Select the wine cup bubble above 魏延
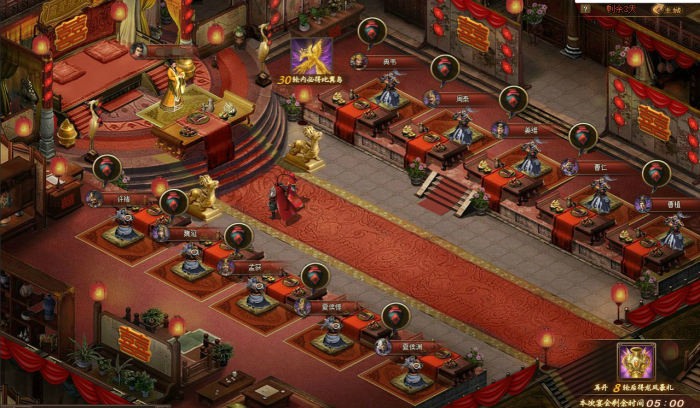This screenshot has height=408, width=700. tap(173, 203)
